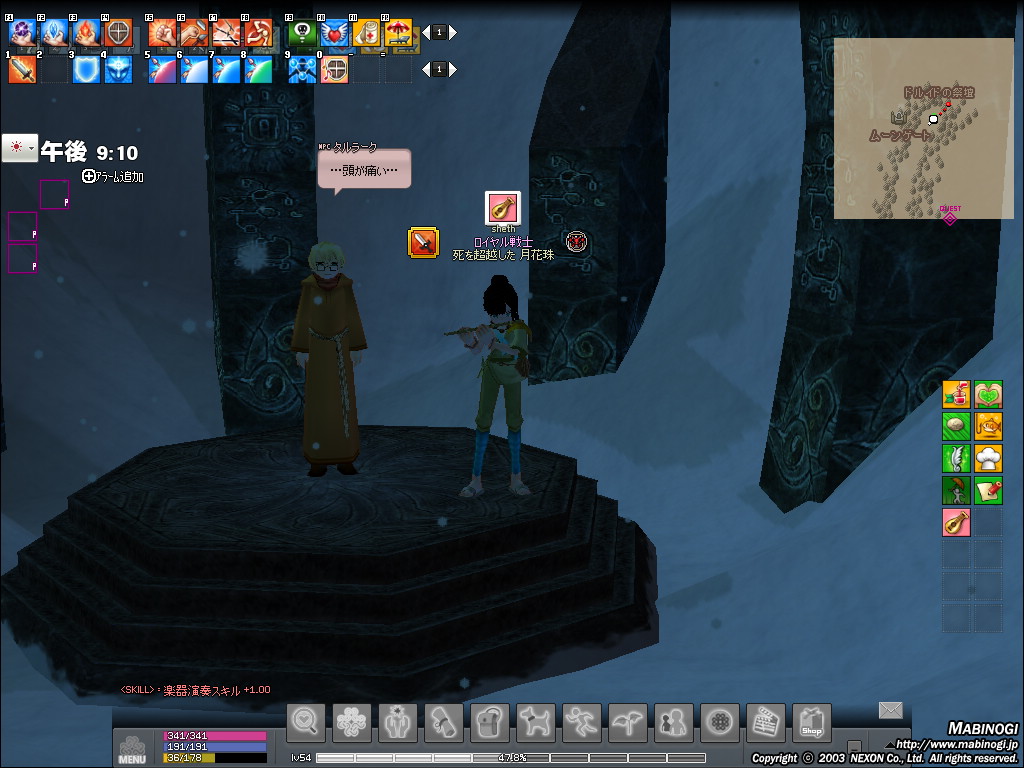
Task: Use the fishing skill fish icon
Action: [988, 427]
